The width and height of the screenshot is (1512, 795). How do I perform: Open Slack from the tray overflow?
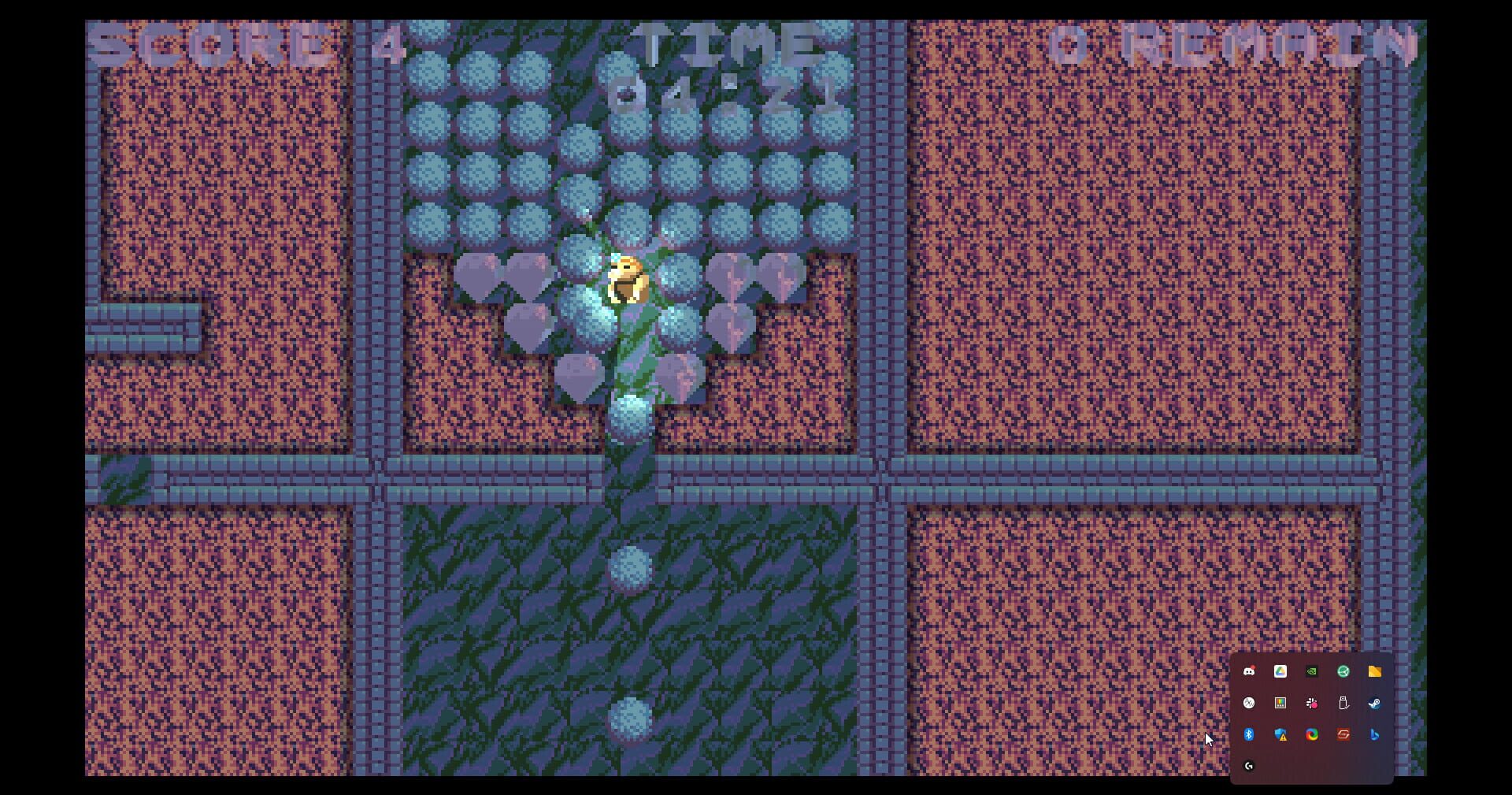tap(1313, 703)
